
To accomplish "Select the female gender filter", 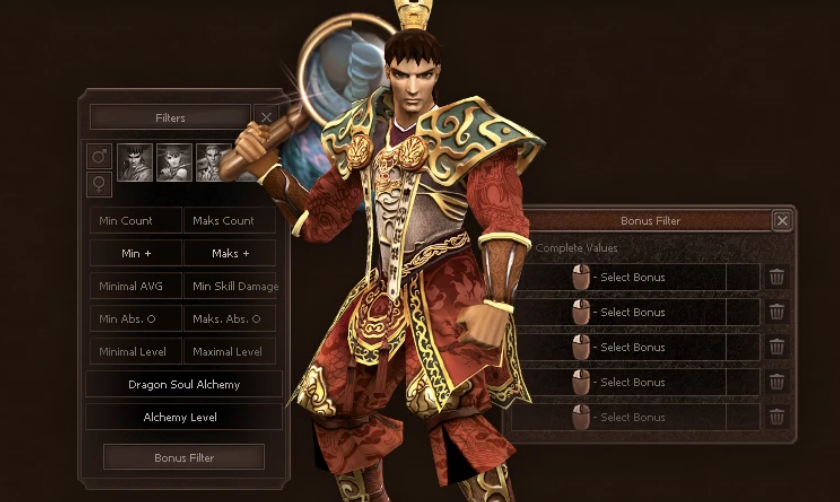I will [100, 183].
